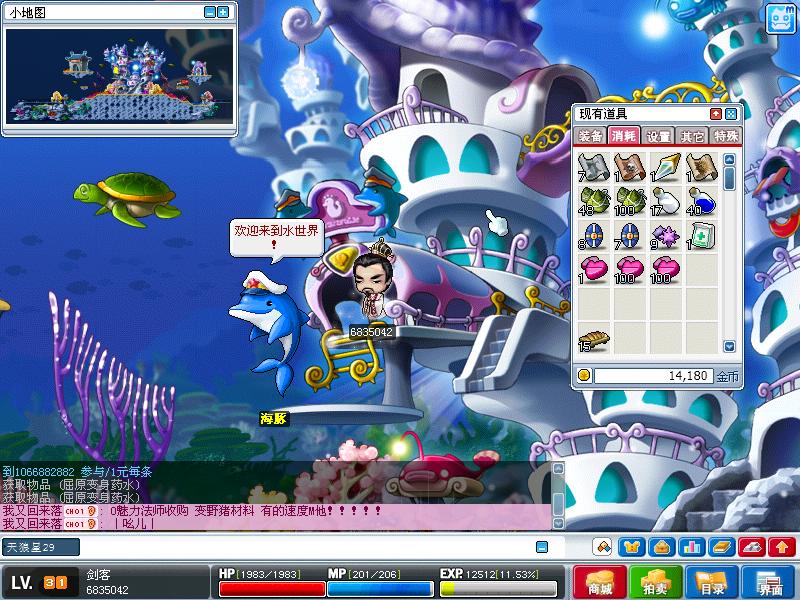Open the 特殊 special items tab

click(725, 136)
